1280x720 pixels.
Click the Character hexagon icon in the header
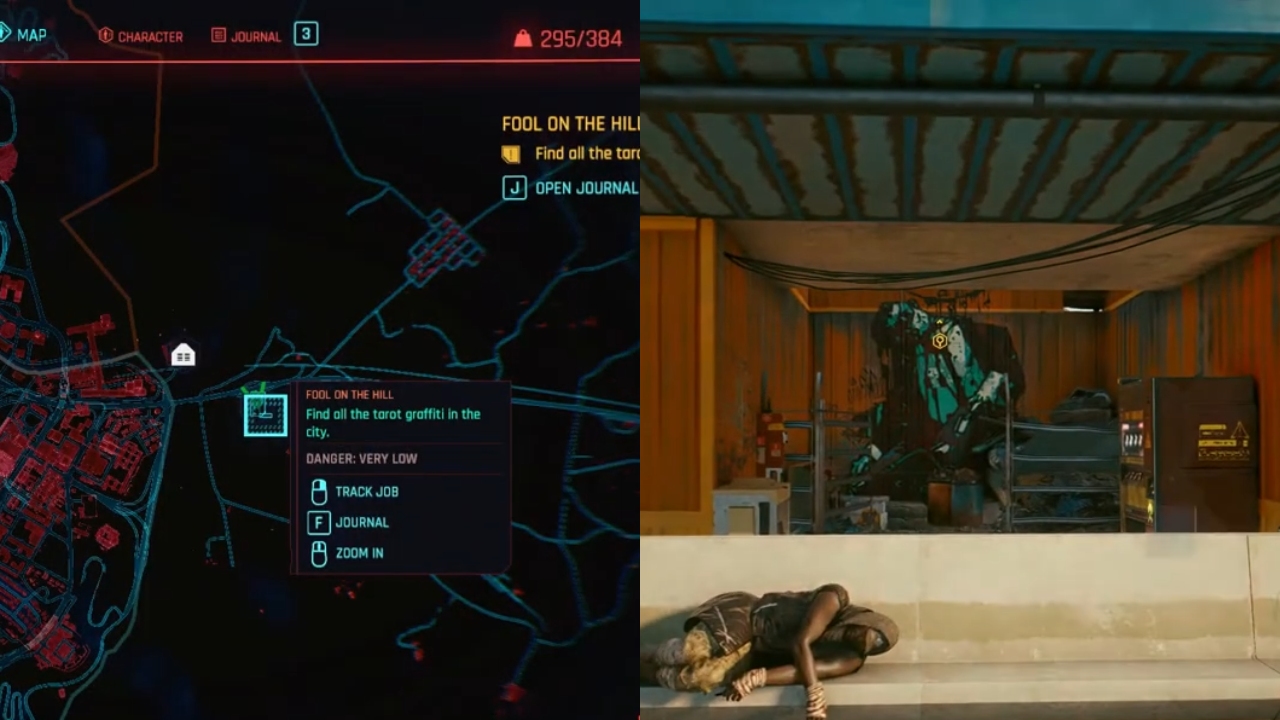coord(106,35)
